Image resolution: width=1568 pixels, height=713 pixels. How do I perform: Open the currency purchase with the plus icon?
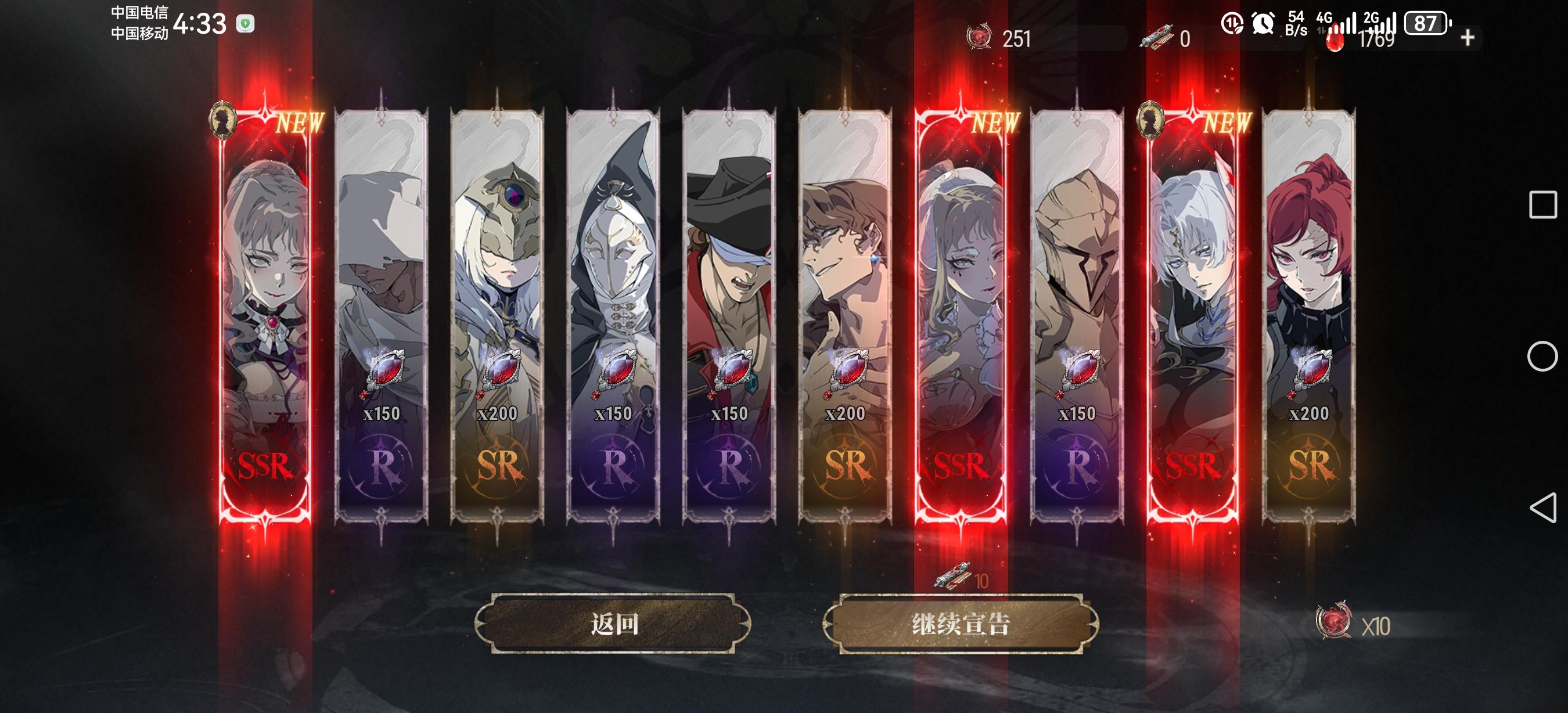pyautogui.click(x=1468, y=39)
